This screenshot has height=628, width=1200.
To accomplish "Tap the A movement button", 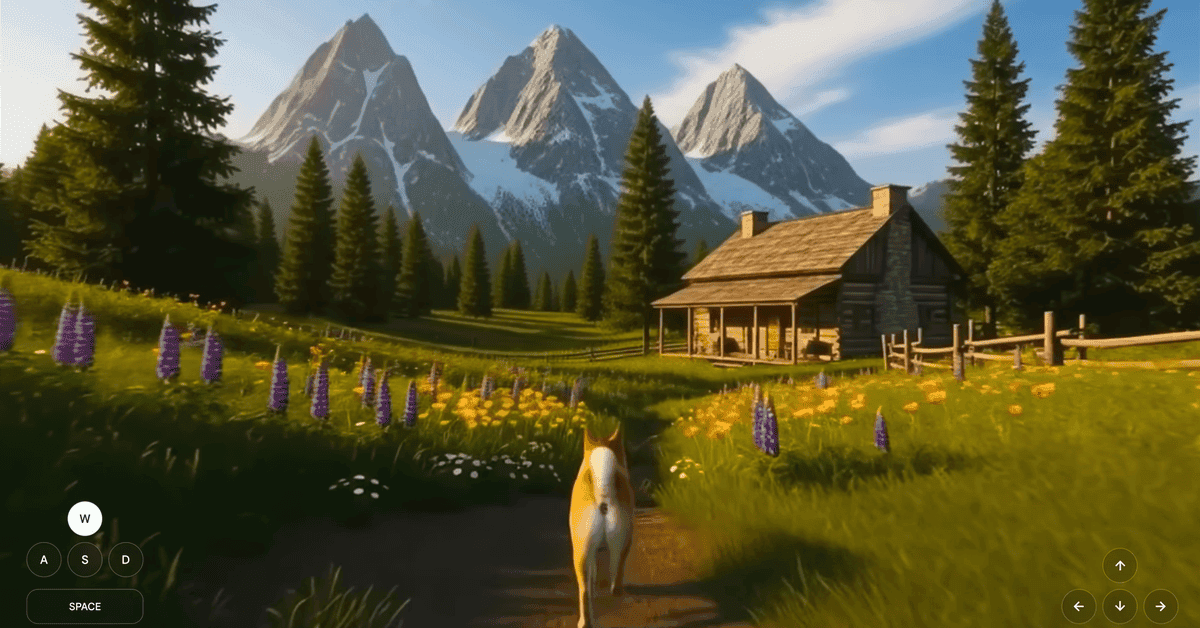I will tap(44, 560).
